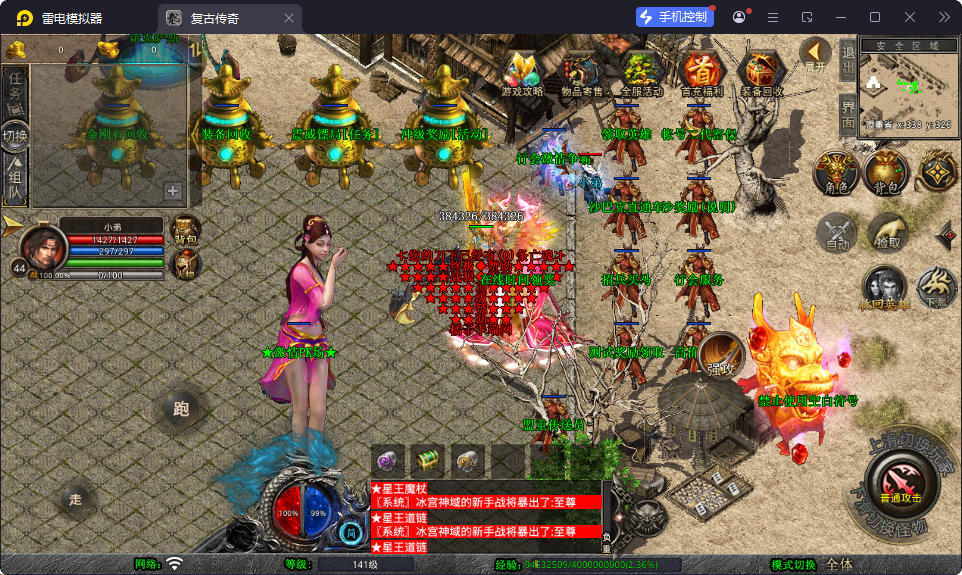Select the 任务 quest tab
The height and width of the screenshot is (575, 962).
(16, 89)
